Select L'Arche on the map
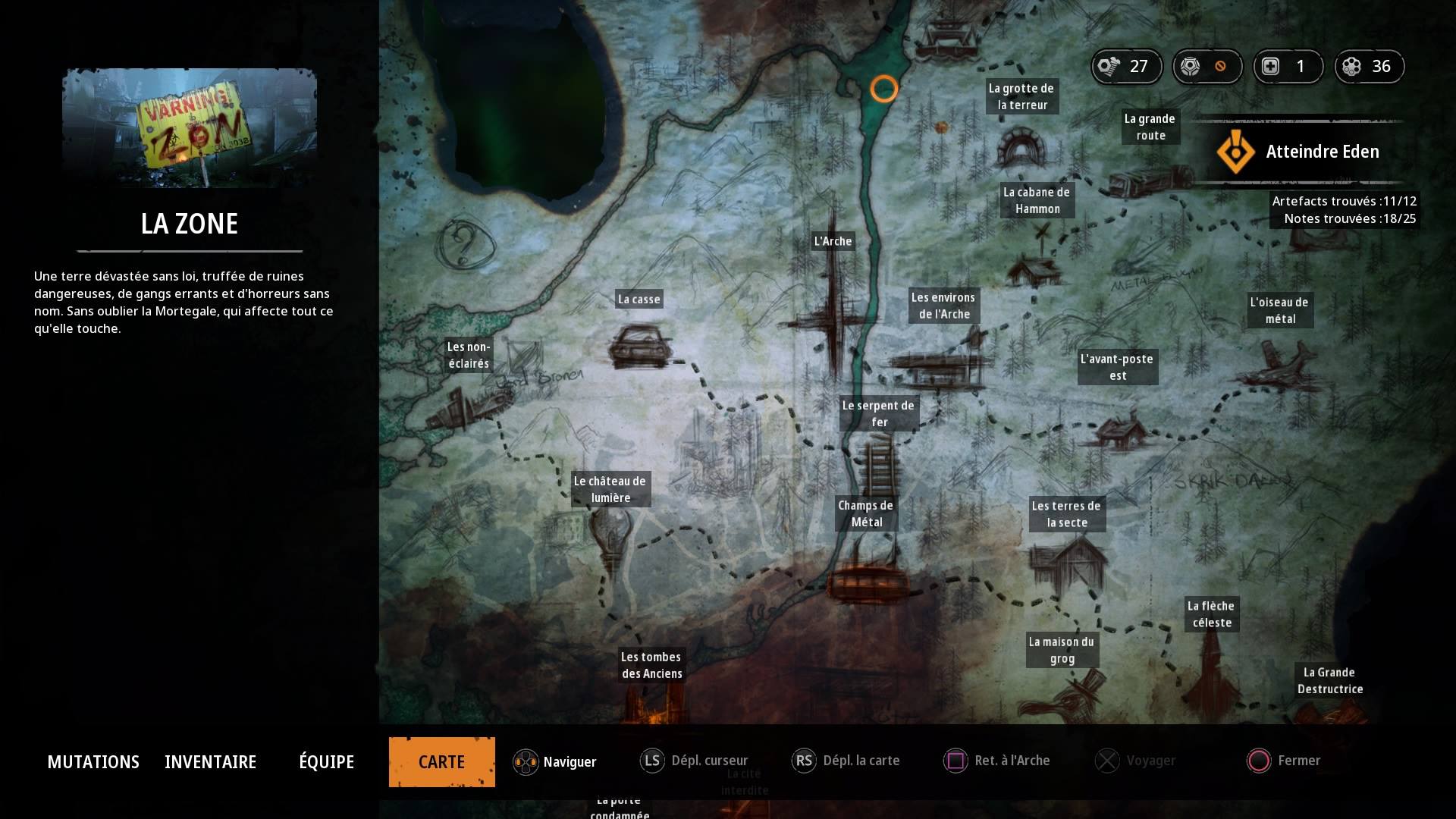The height and width of the screenshot is (819, 1456). (833, 241)
